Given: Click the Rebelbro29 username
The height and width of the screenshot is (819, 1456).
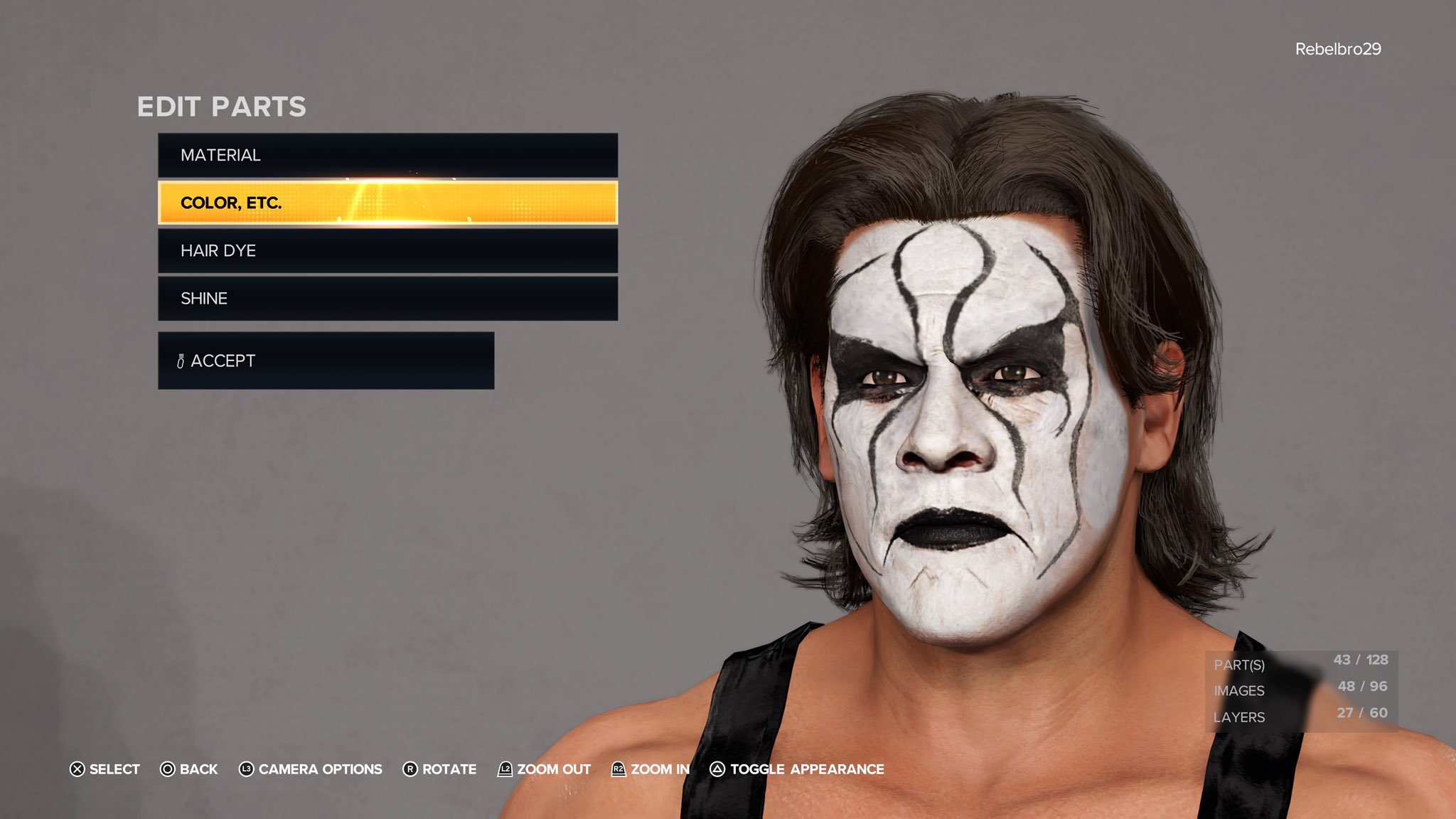Looking at the screenshot, I should coord(1339,48).
